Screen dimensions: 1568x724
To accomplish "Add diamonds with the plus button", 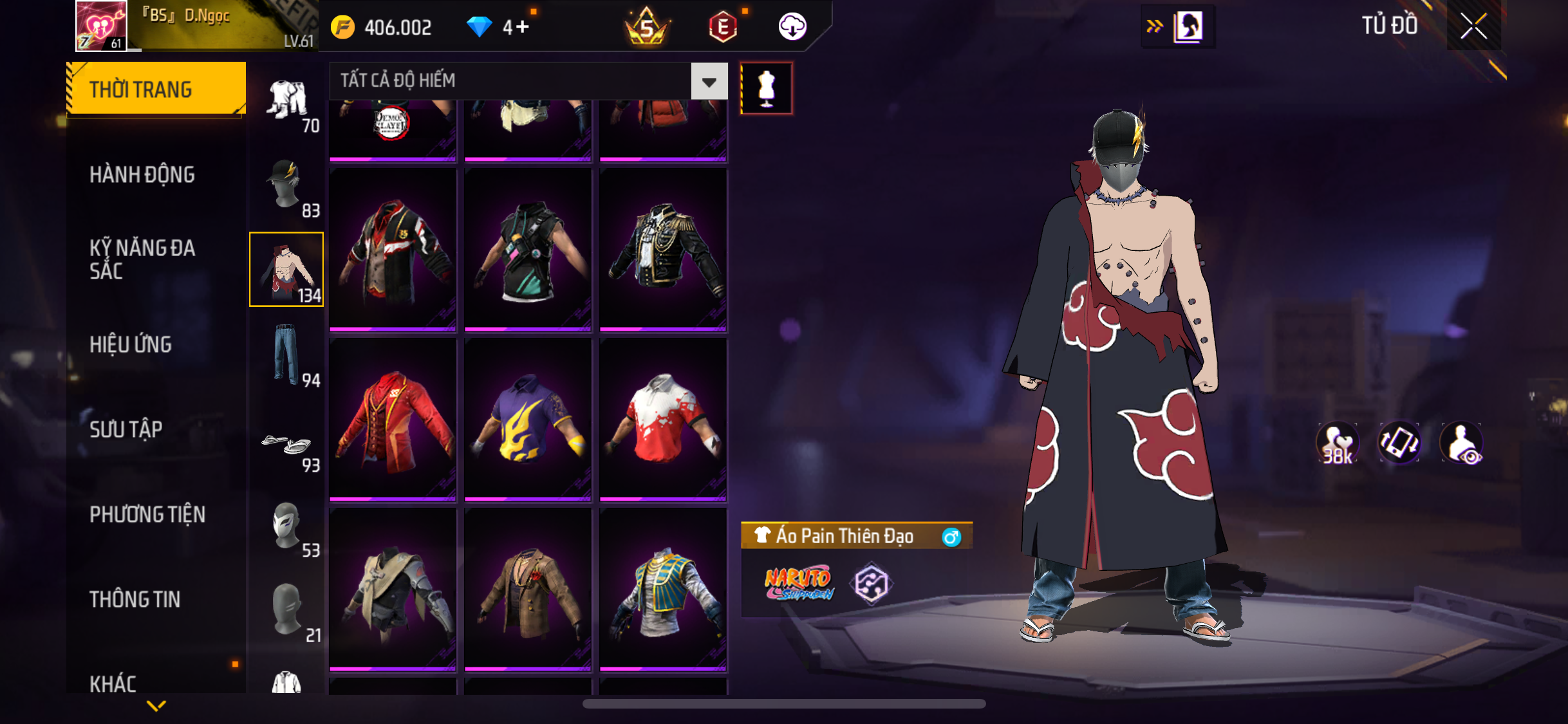I will [x=522, y=27].
